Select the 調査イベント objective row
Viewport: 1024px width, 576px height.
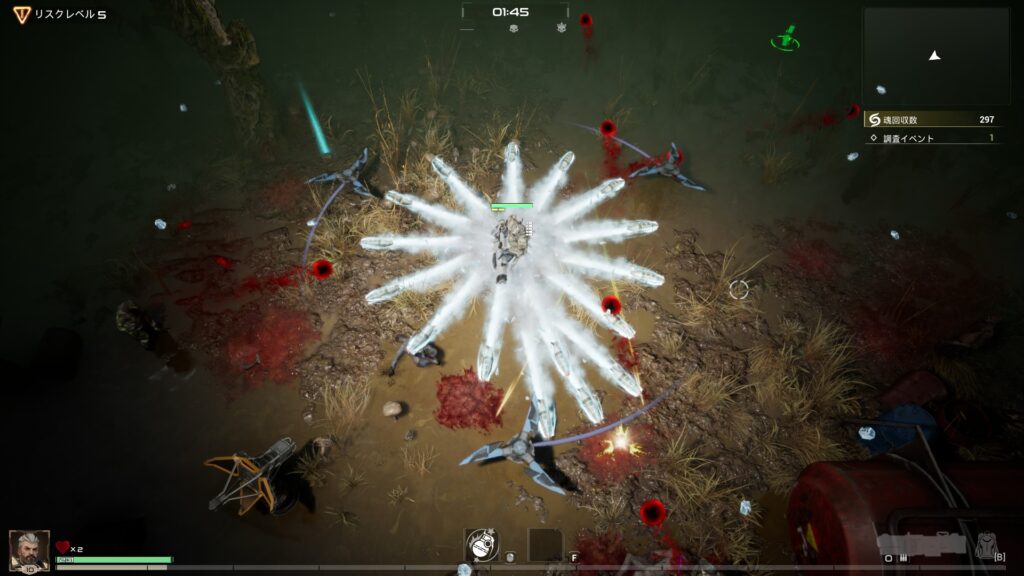click(932, 138)
